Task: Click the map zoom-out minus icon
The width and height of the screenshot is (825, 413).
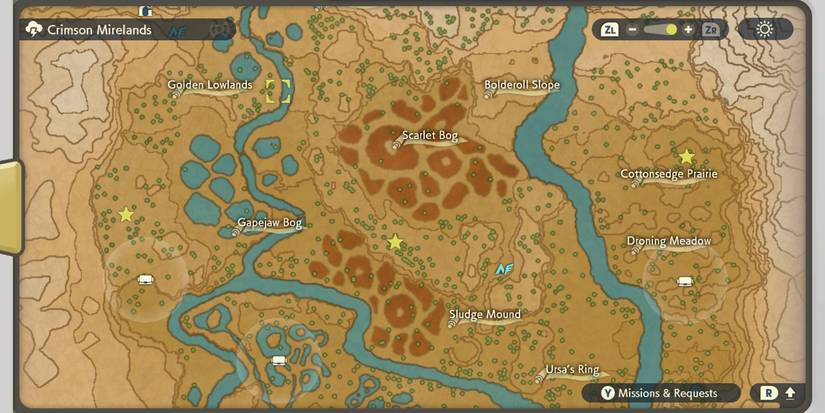Action: tap(634, 30)
